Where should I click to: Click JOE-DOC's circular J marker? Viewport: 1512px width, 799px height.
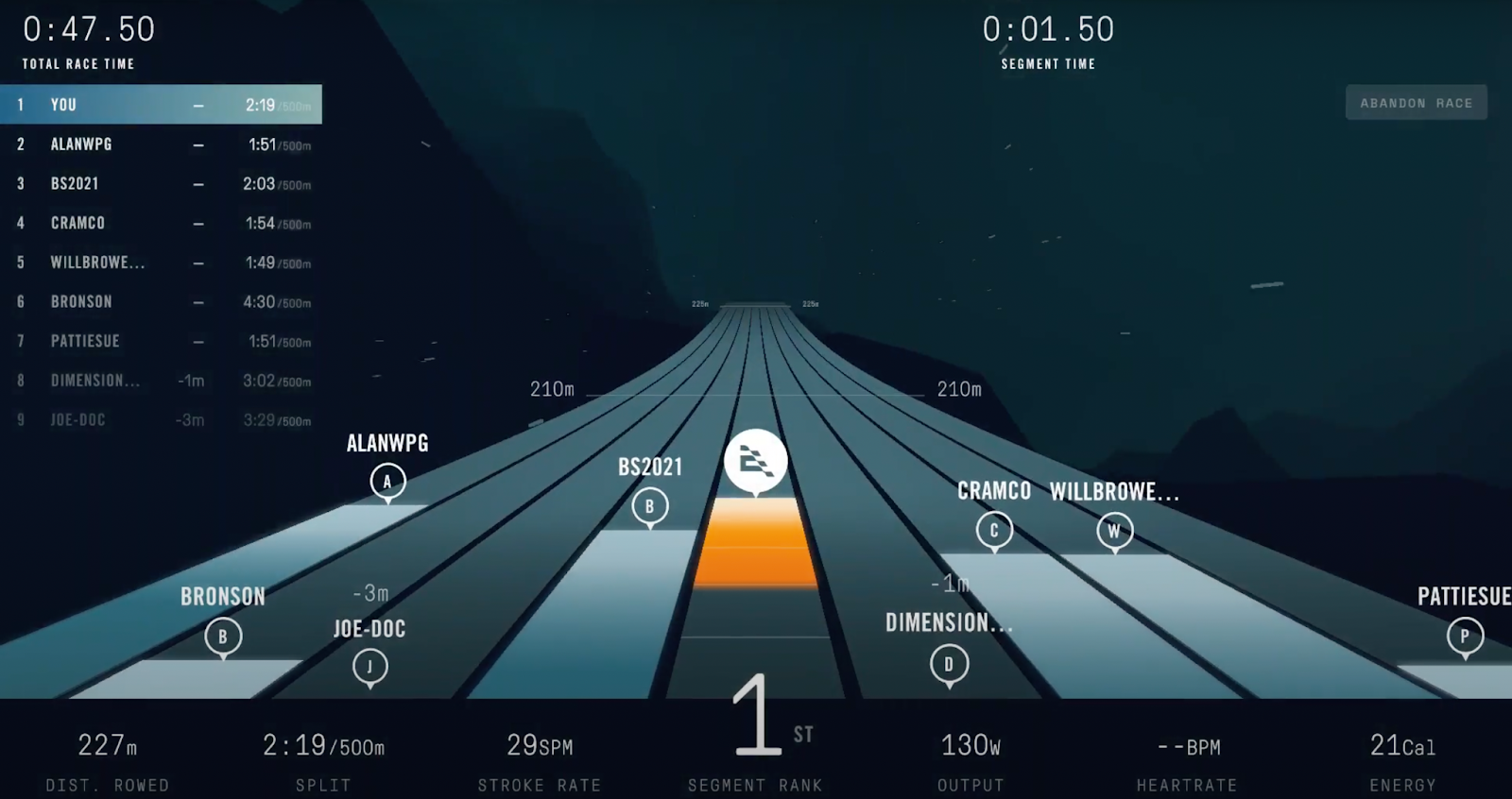point(369,668)
